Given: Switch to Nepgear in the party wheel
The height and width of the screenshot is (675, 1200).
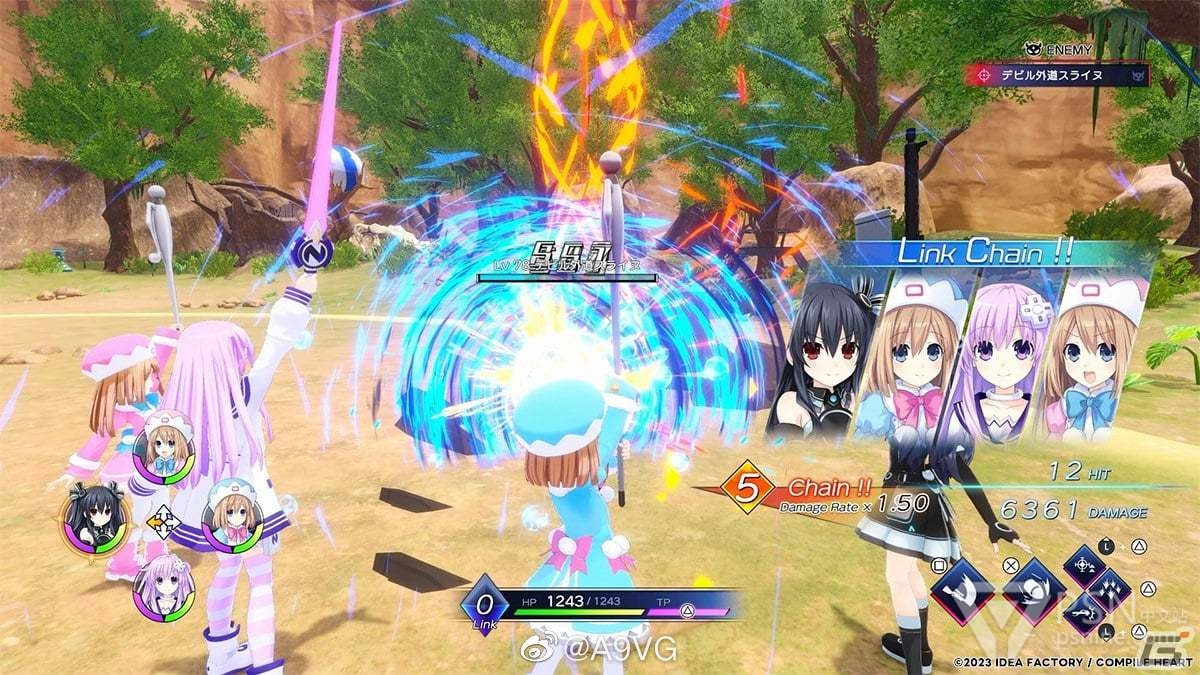Looking at the screenshot, I should [x=162, y=588].
